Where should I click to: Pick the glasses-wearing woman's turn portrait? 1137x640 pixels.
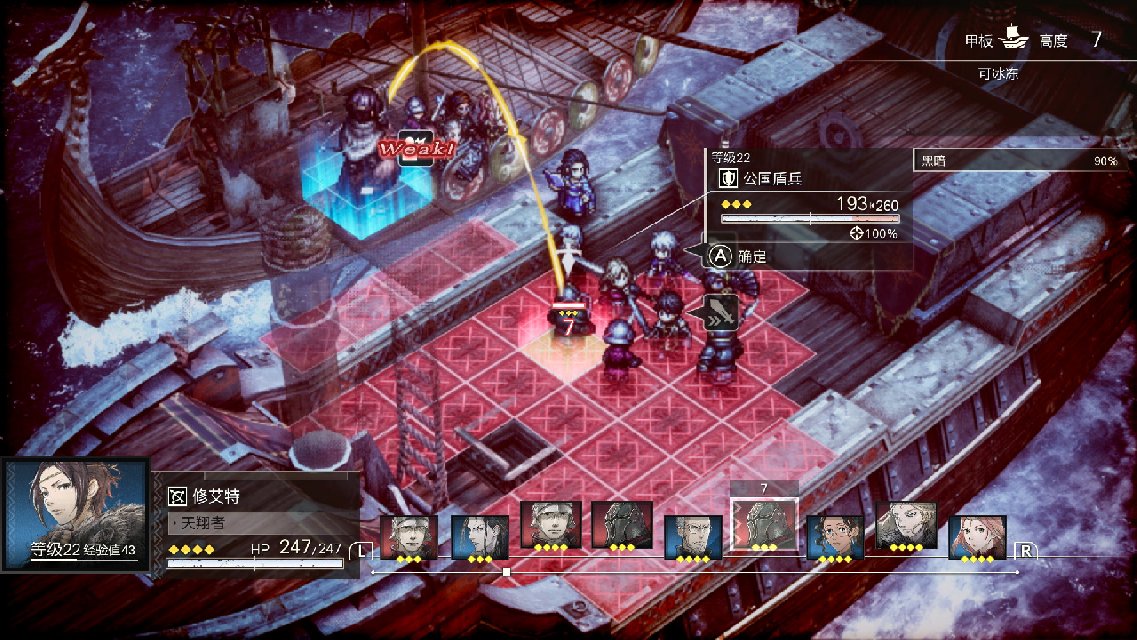(835, 536)
